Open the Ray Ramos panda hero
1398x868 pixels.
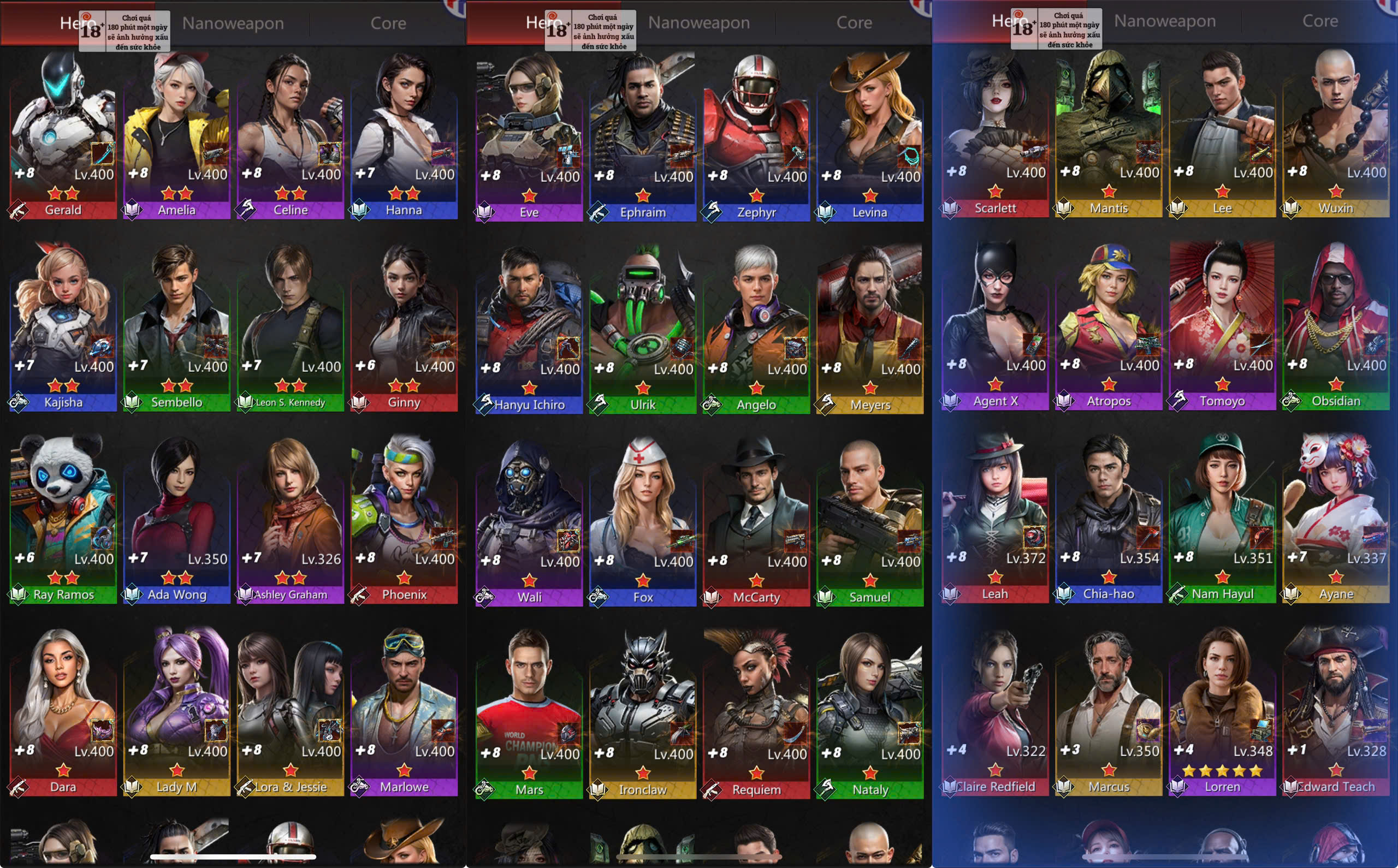tap(63, 520)
